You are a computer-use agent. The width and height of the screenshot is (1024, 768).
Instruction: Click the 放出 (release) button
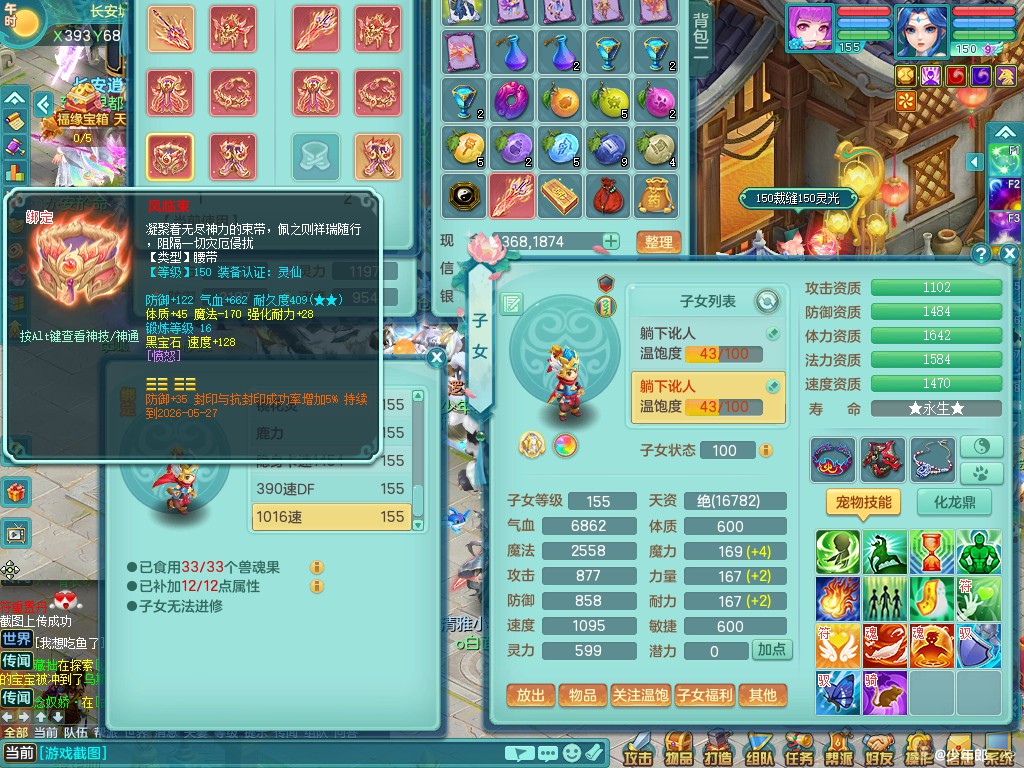pyautogui.click(x=531, y=695)
